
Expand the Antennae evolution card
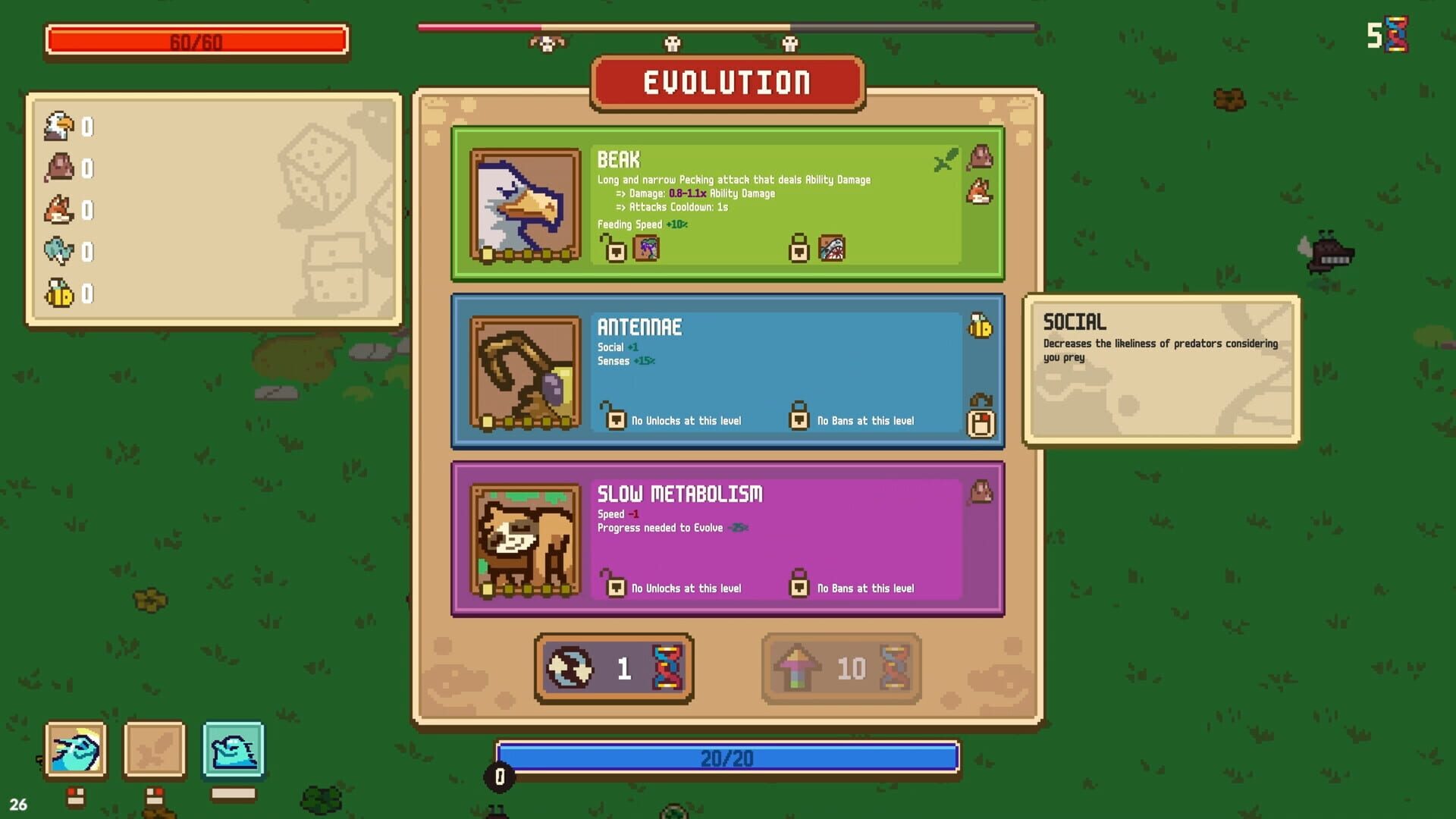(728, 372)
